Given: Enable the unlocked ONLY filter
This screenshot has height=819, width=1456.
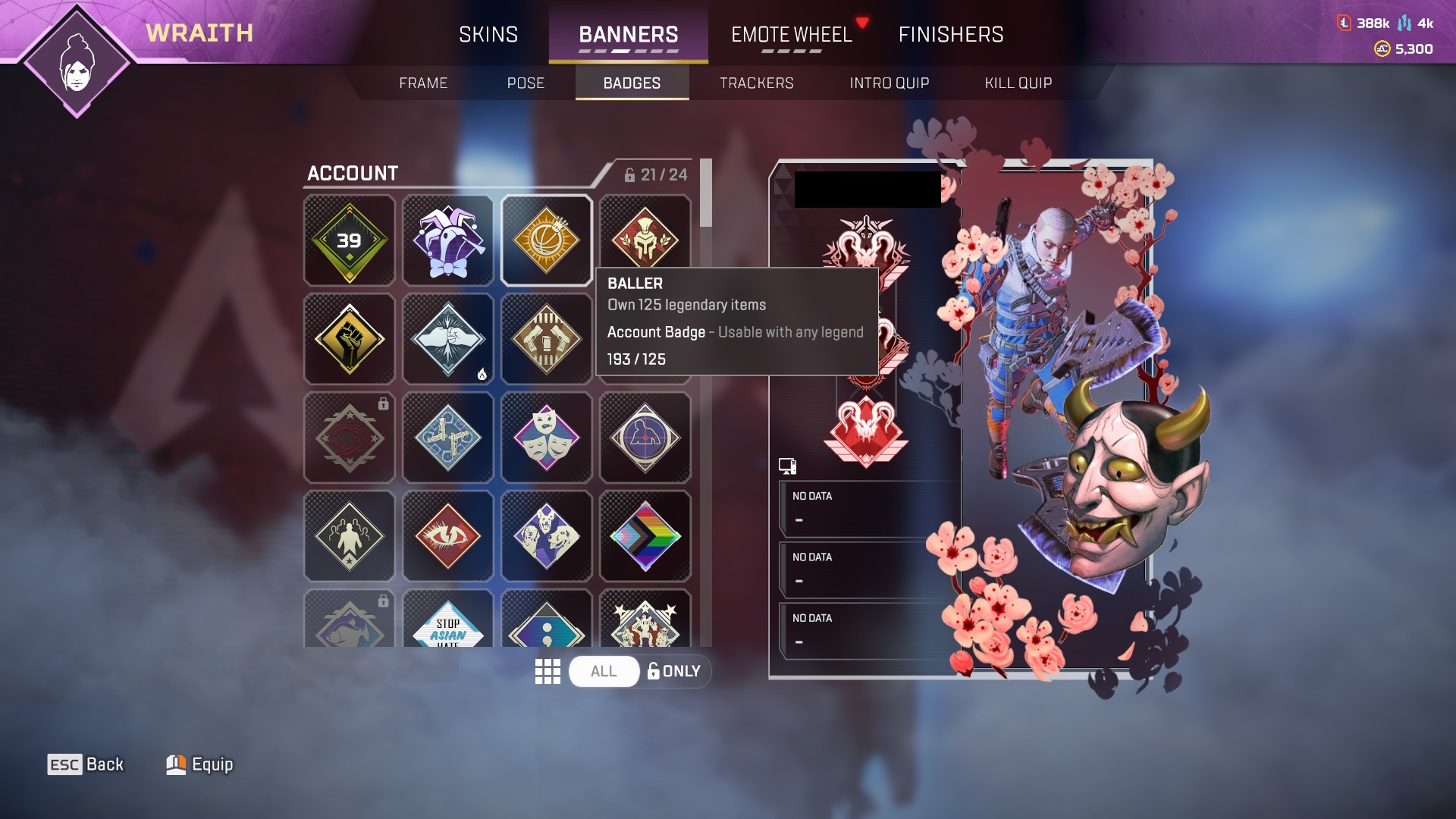Looking at the screenshot, I should 675,671.
